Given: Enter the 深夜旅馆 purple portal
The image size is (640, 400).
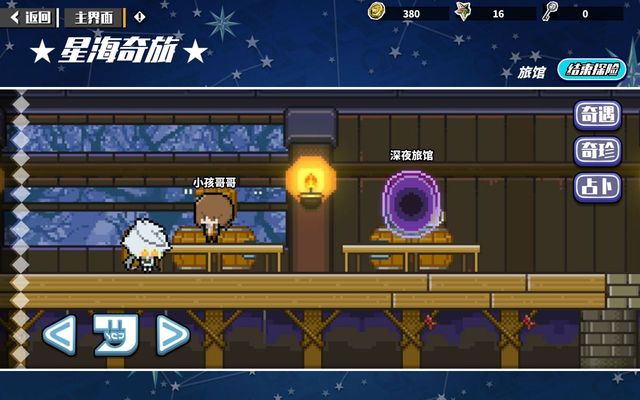Looking at the screenshot, I should click(x=412, y=206).
